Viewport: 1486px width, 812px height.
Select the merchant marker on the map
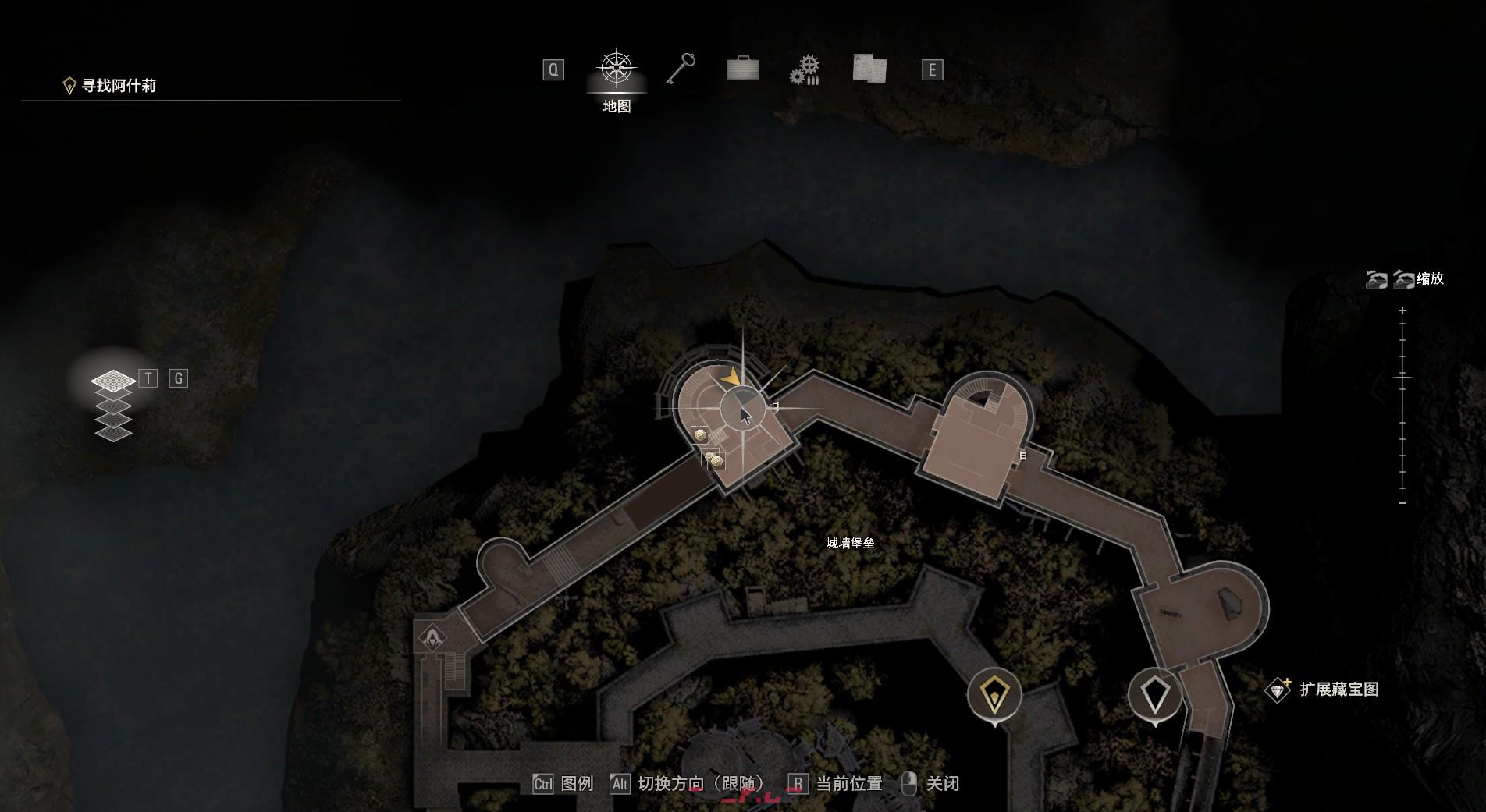432,637
